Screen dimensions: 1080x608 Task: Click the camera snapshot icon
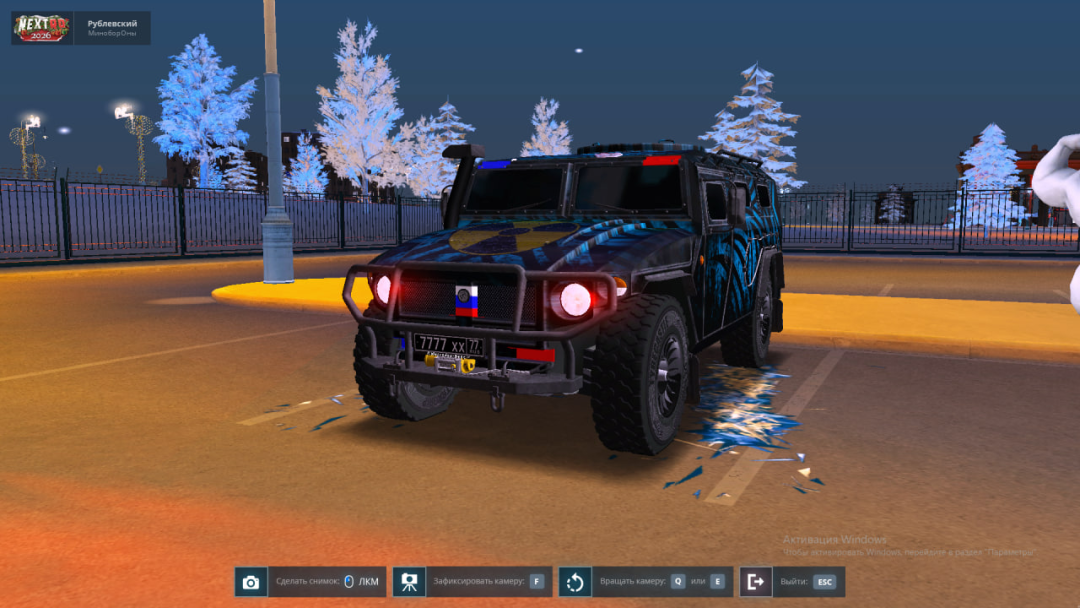(x=251, y=582)
